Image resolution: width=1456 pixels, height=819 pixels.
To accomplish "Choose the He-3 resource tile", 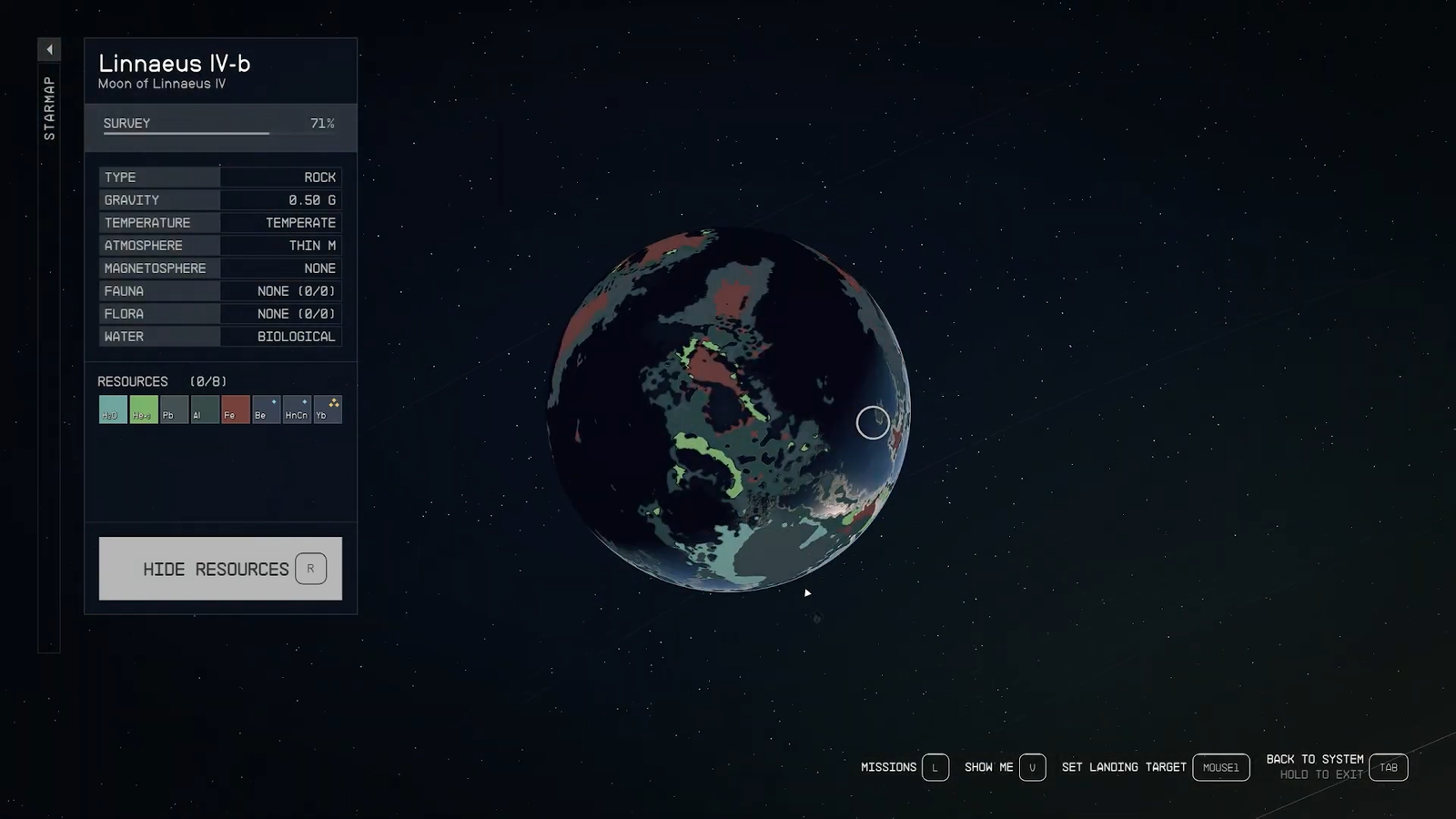I will click(144, 409).
